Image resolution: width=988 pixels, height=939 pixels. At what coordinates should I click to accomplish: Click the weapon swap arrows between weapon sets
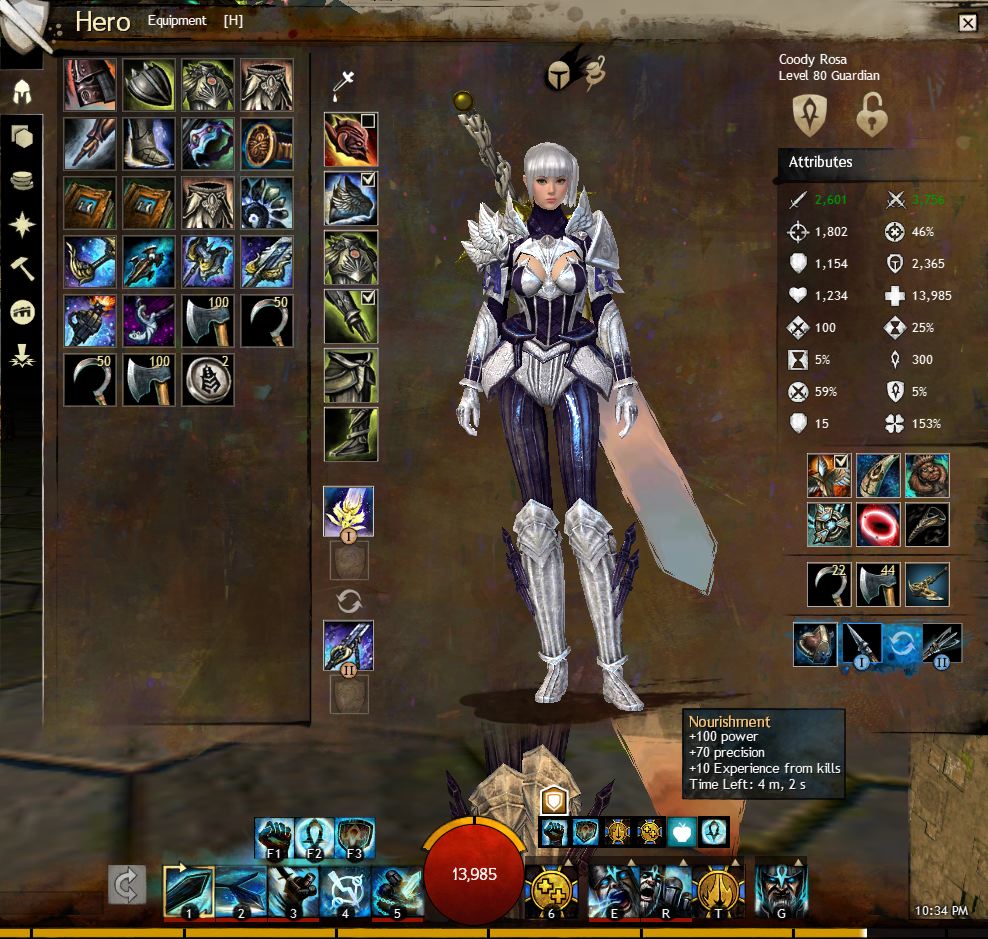click(x=350, y=601)
